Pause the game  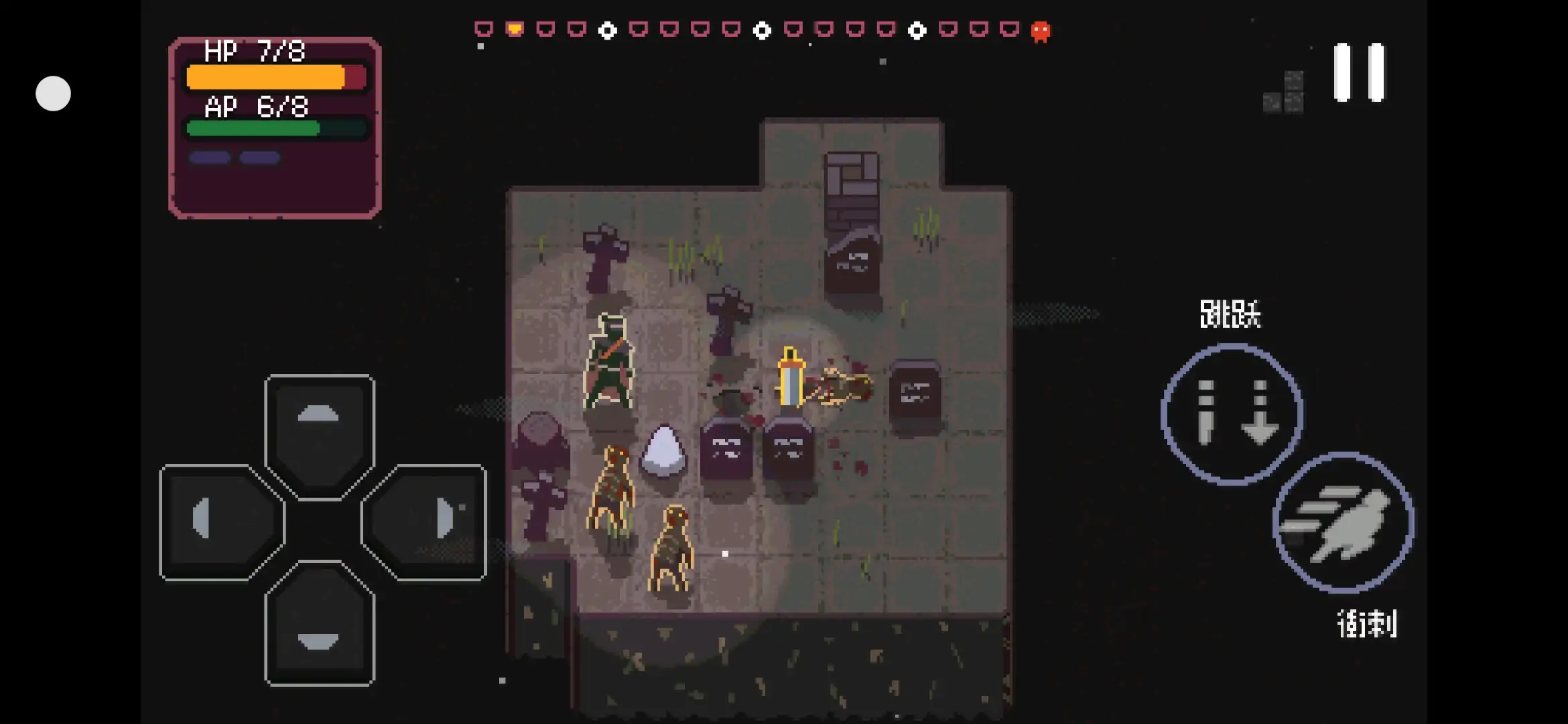(1358, 72)
